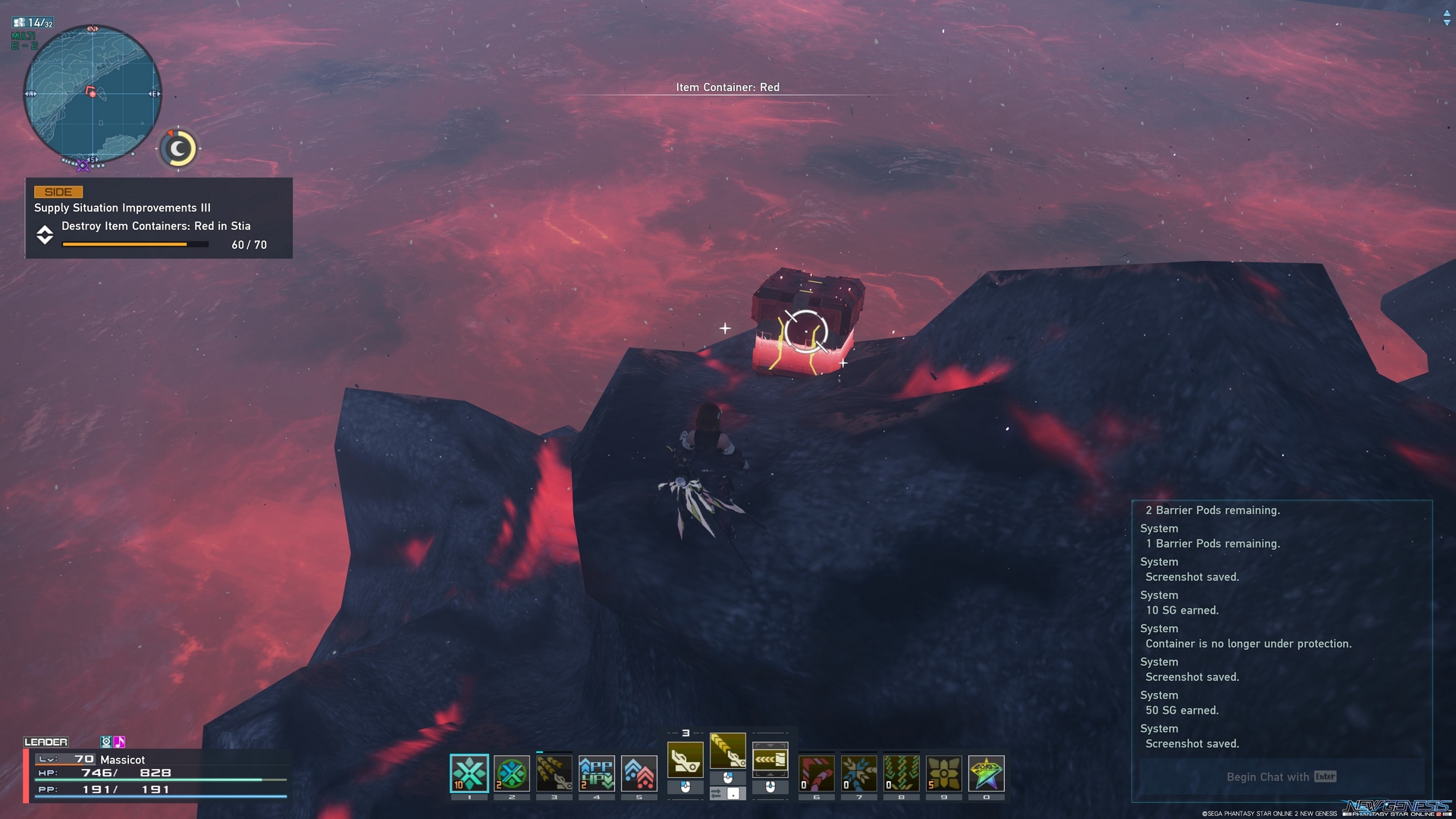Screen dimensions: 1456x819
Task: Select the SIDE quest tab label
Action: 58,192
